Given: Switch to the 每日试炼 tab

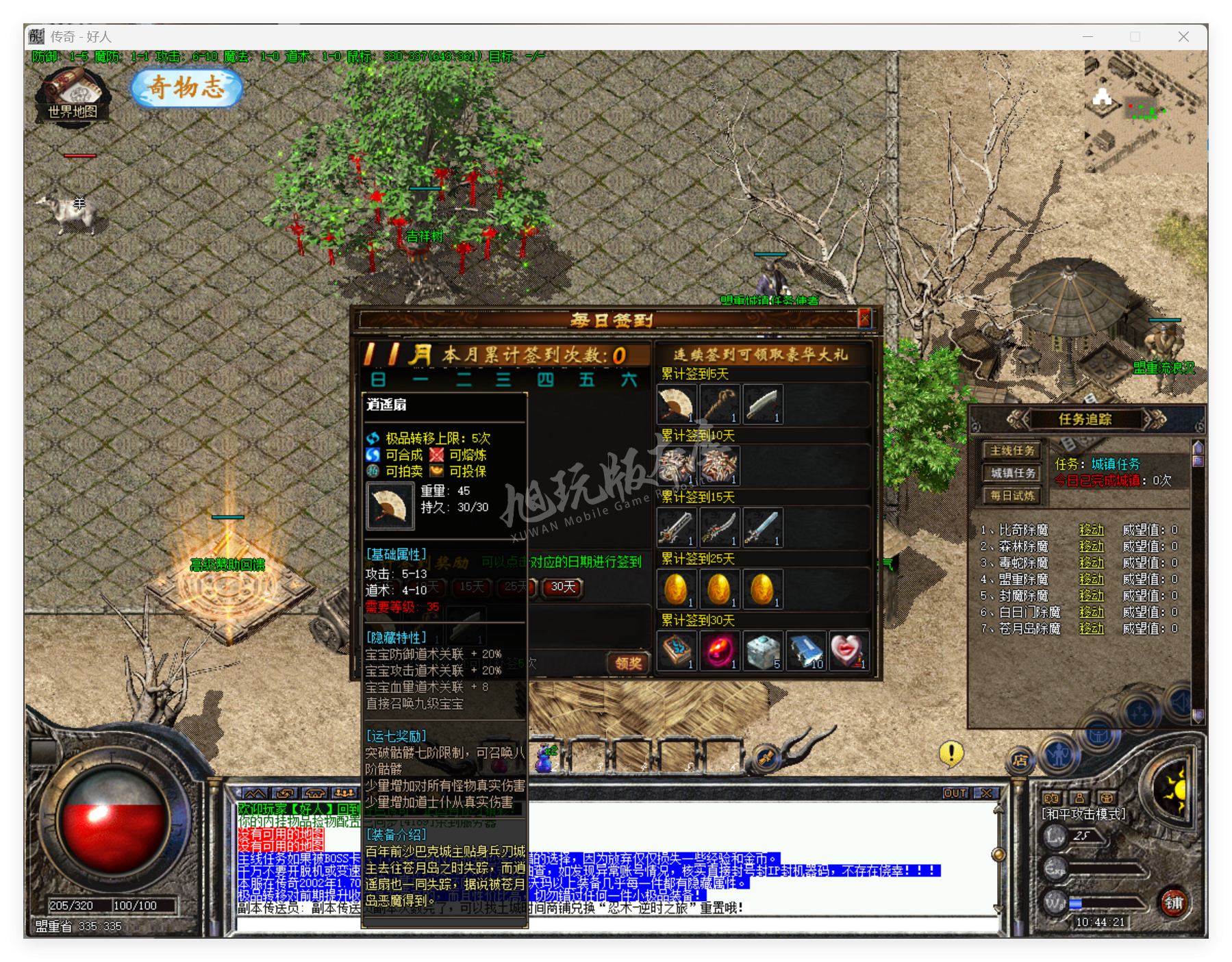Looking at the screenshot, I should (x=1011, y=496).
